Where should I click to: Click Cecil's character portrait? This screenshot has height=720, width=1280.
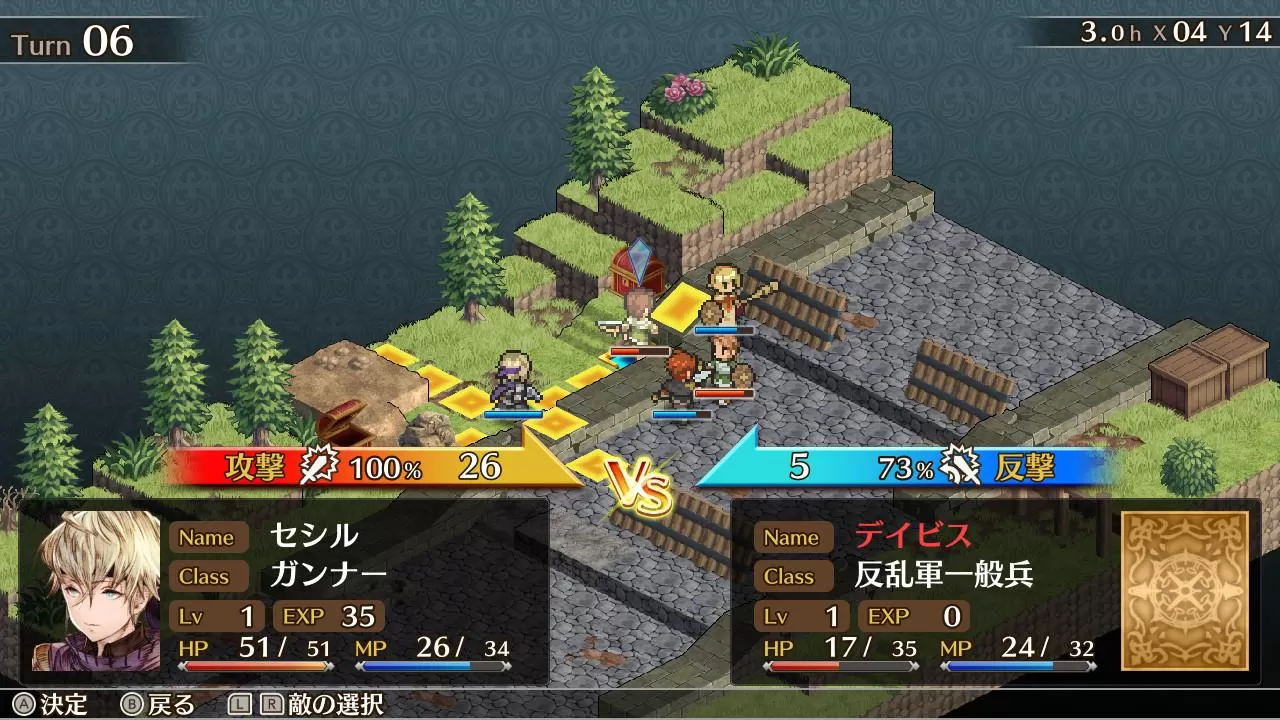click(96, 590)
